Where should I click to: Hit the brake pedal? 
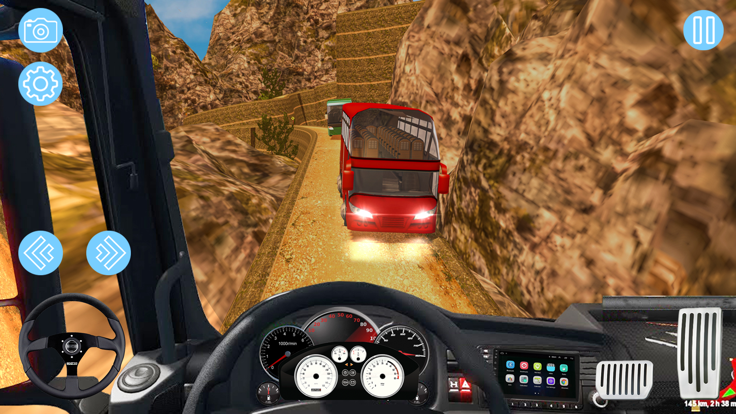(x=624, y=379)
